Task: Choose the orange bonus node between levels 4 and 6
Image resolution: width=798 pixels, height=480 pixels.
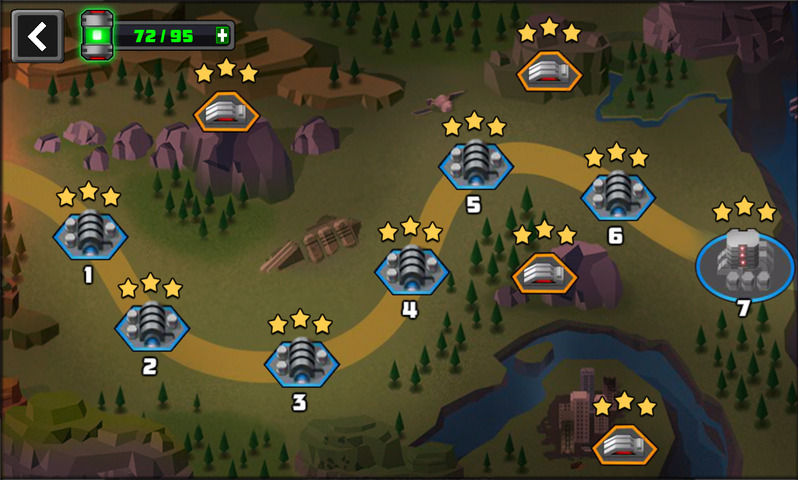Action: coord(544,272)
